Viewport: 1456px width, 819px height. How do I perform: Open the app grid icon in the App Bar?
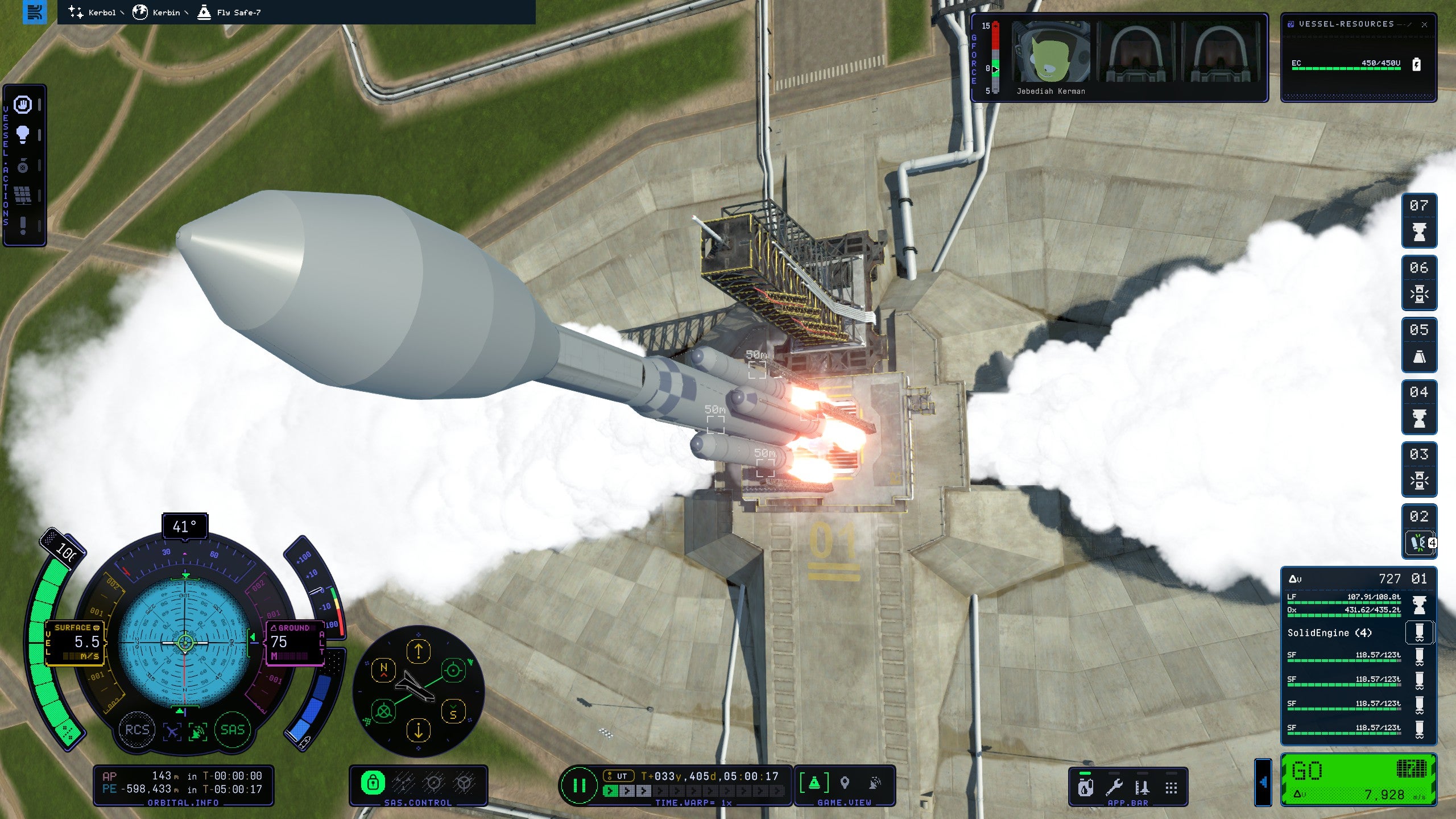coord(1172,788)
